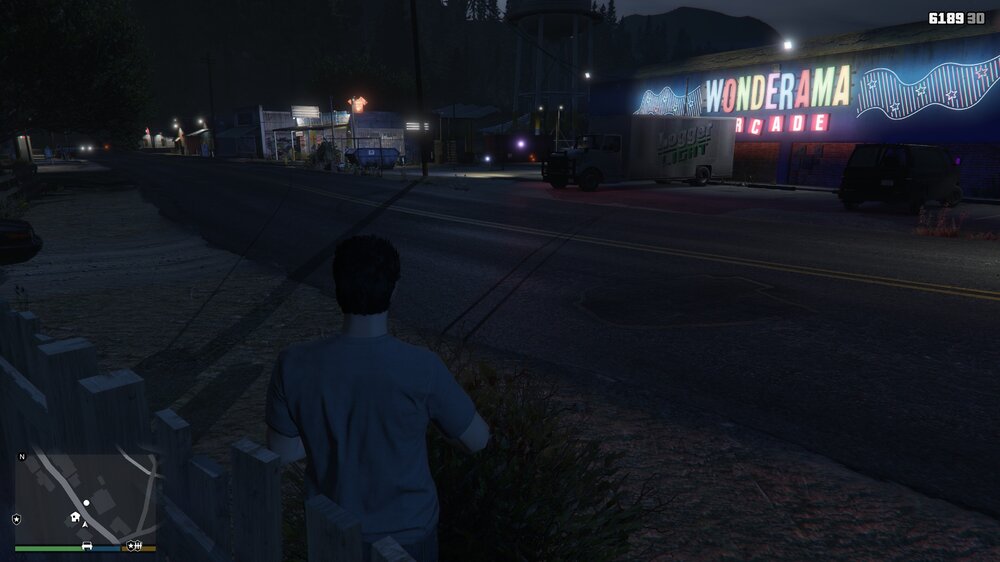Click the minimap in the corner
The image size is (1000, 562).
86,497
